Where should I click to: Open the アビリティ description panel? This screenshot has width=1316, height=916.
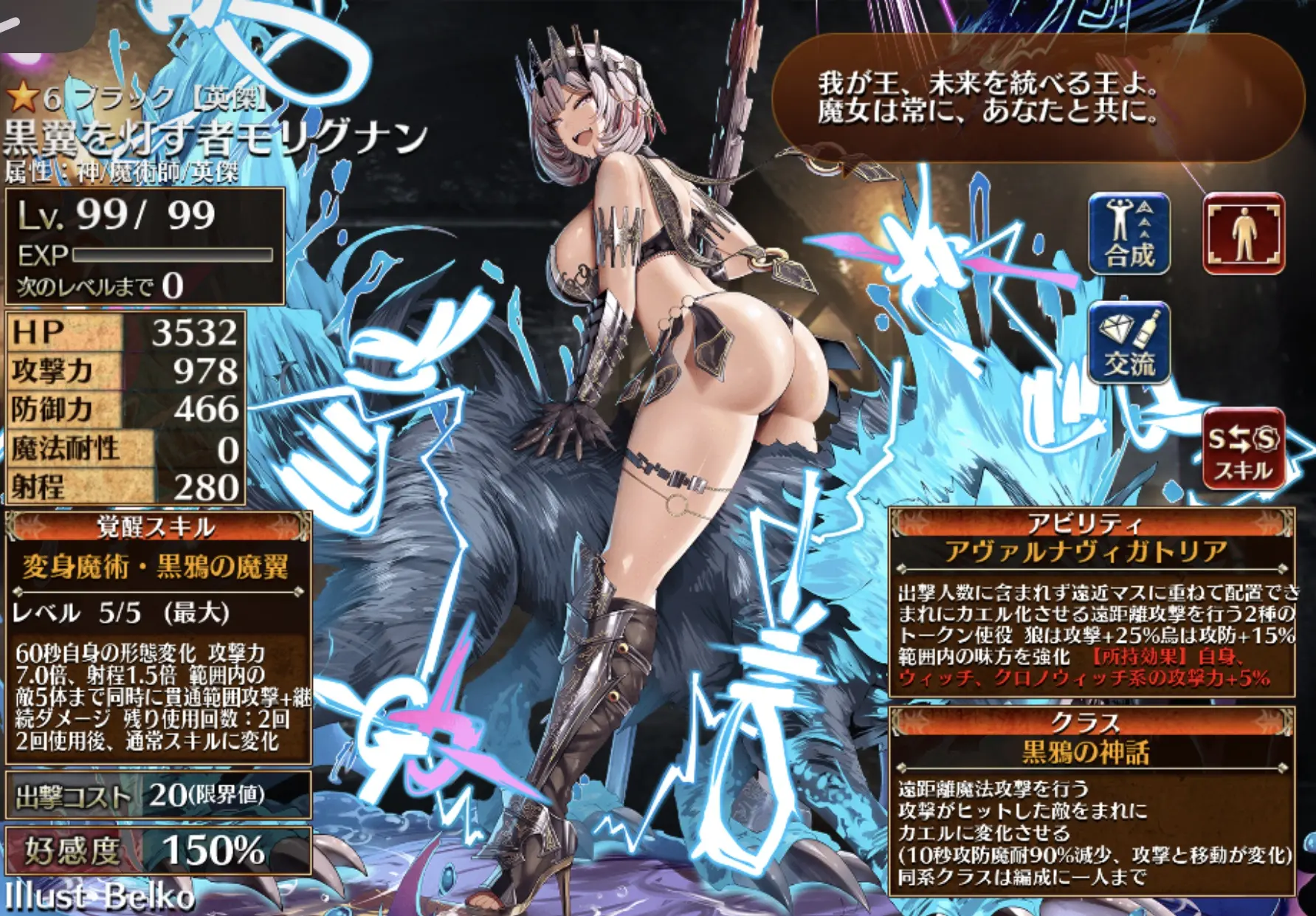tap(1091, 603)
